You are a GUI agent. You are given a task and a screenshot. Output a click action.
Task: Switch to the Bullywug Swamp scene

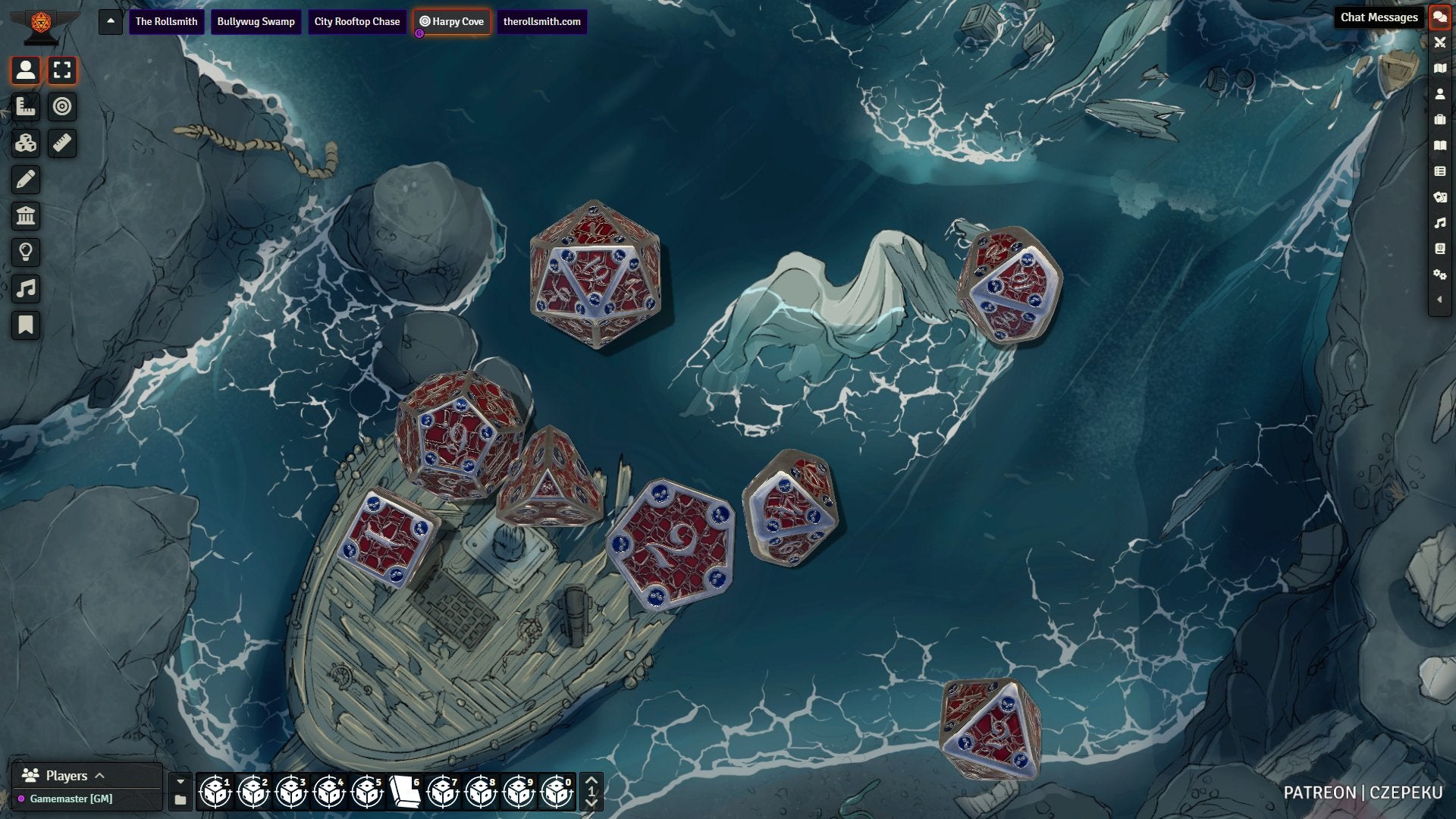coord(256,21)
